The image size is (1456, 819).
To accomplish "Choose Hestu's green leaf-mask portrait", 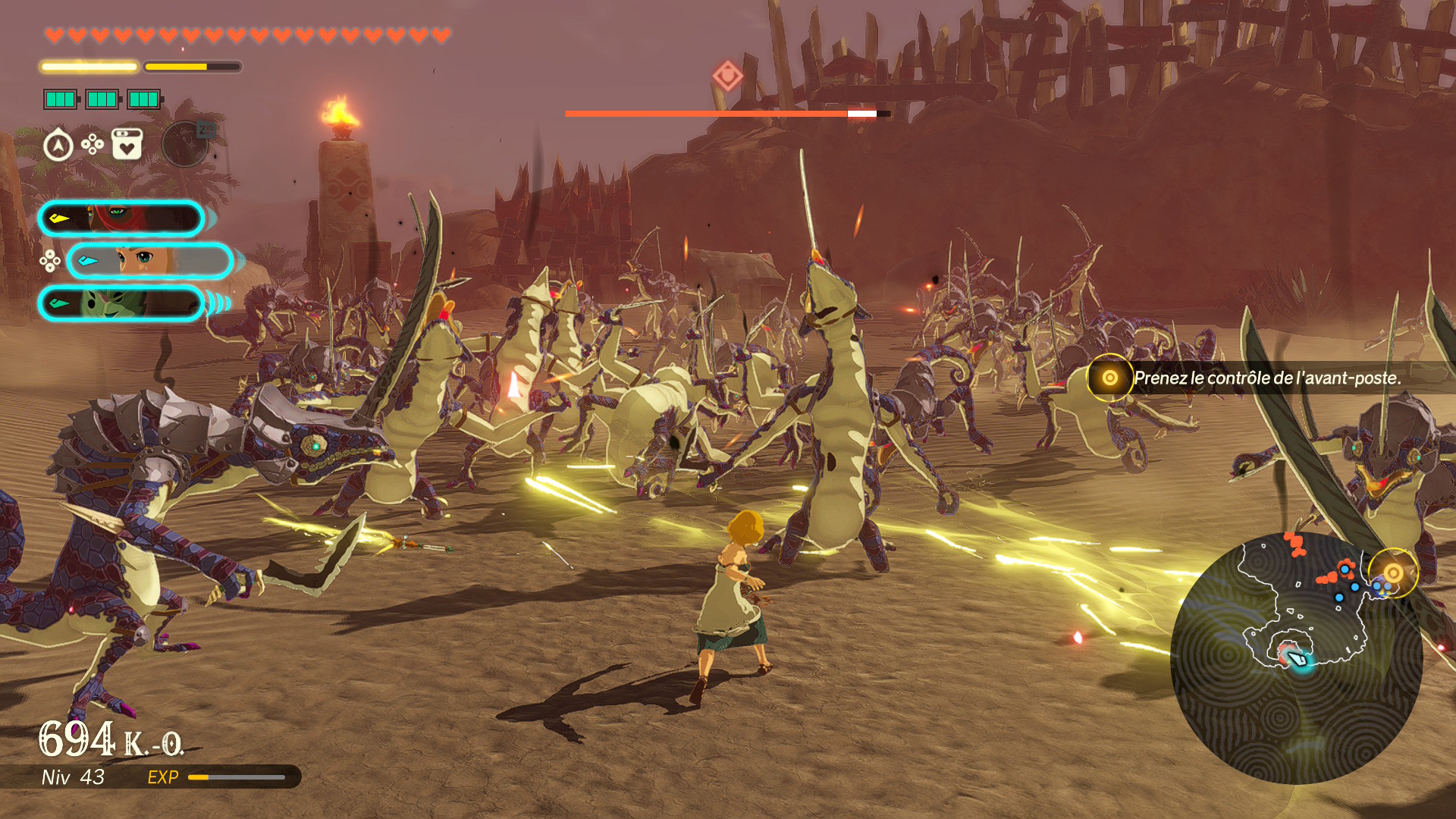I will [121, 303].
